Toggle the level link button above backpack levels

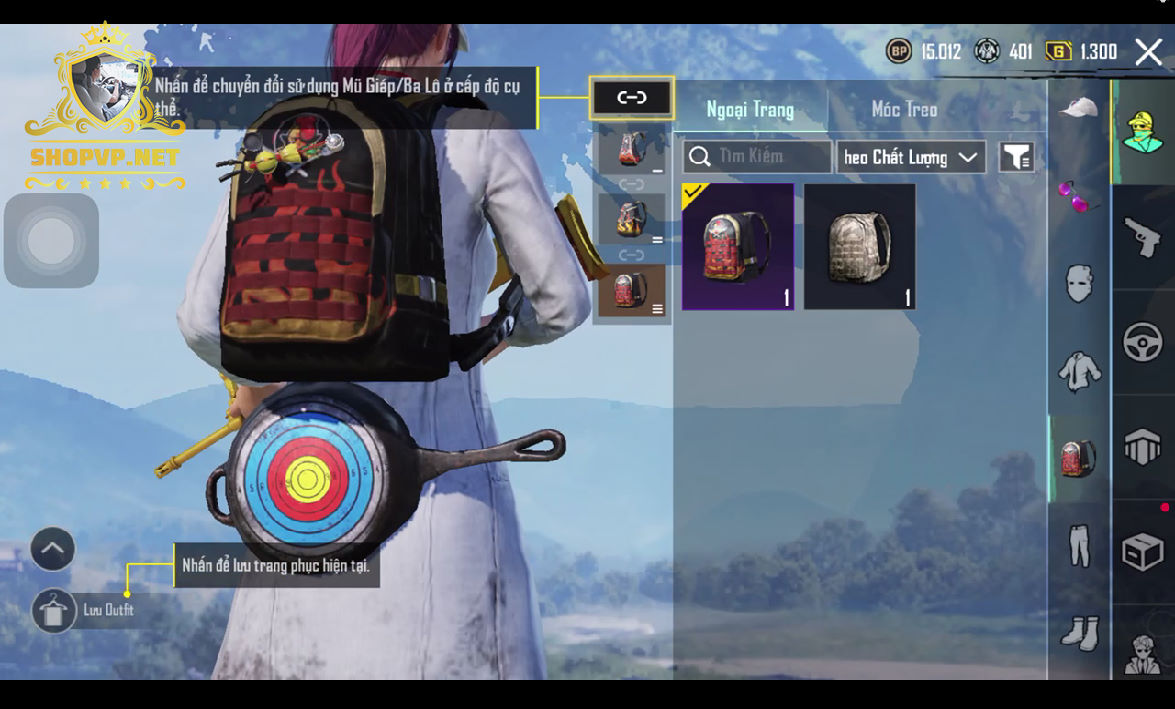[632, 98]
